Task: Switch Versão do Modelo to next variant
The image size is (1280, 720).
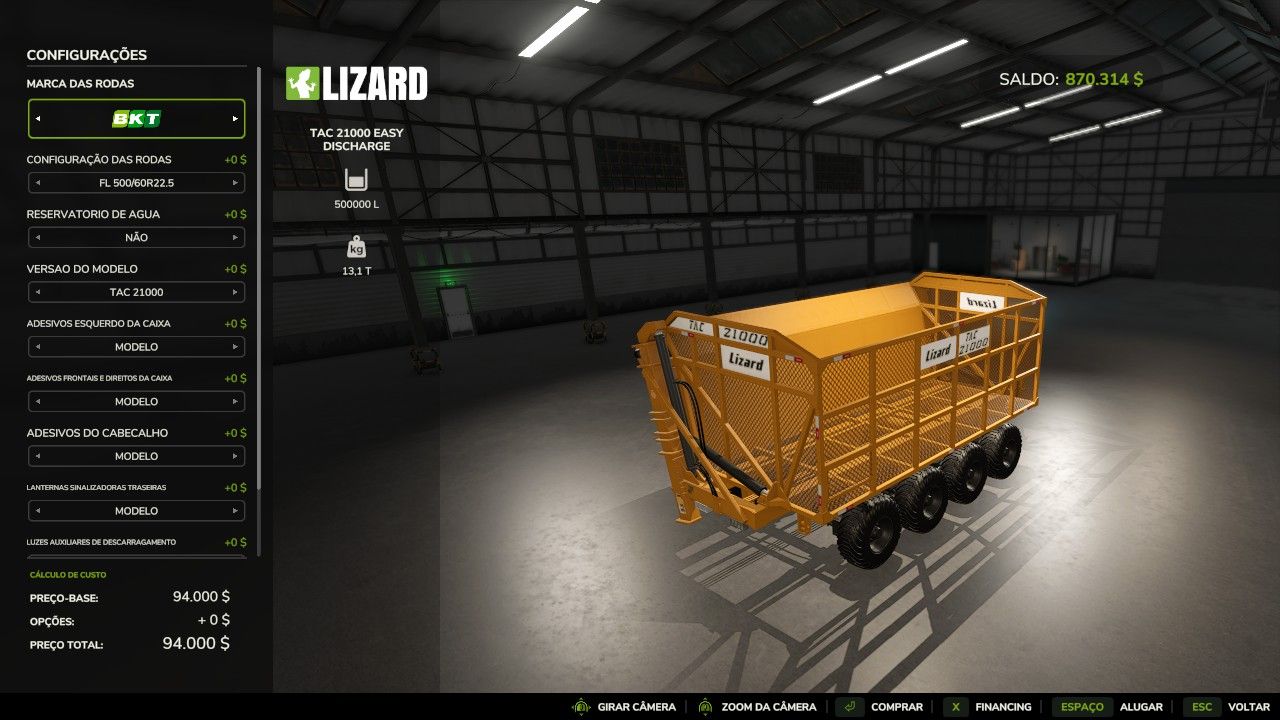Action: 237,292
